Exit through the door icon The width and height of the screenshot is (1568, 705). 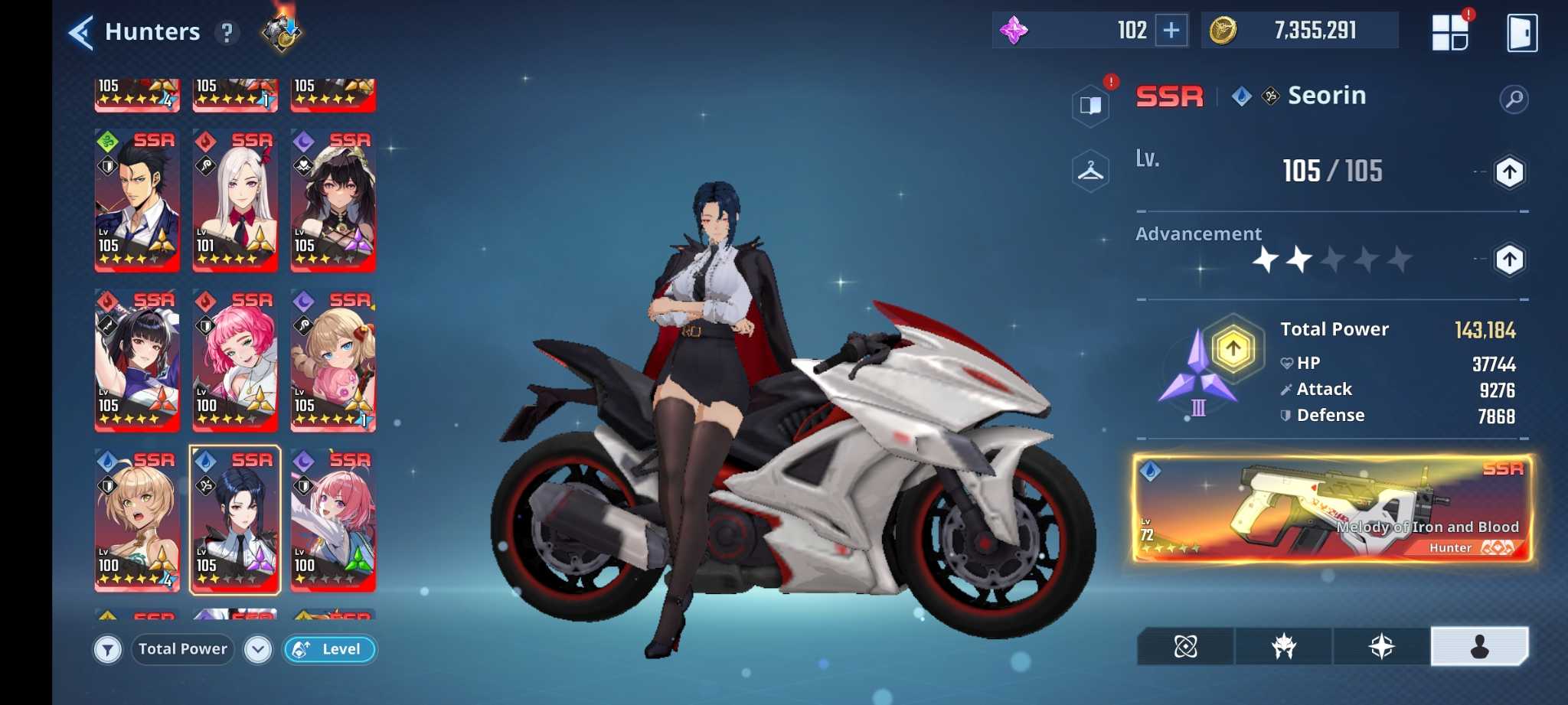(1521, 33)
